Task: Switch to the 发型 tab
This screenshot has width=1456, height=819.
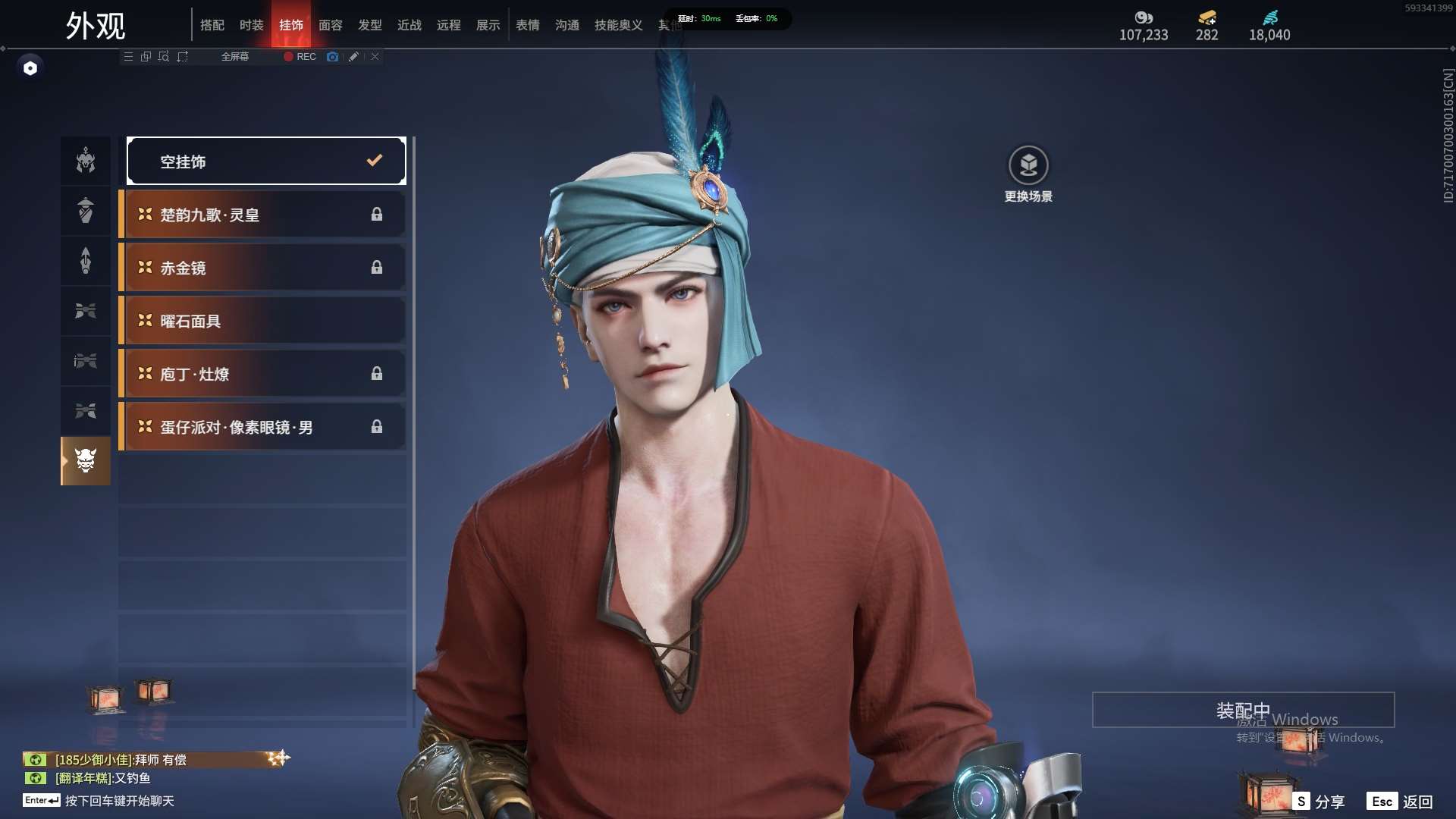Action: pyautogui.click(x=370, y=25)
